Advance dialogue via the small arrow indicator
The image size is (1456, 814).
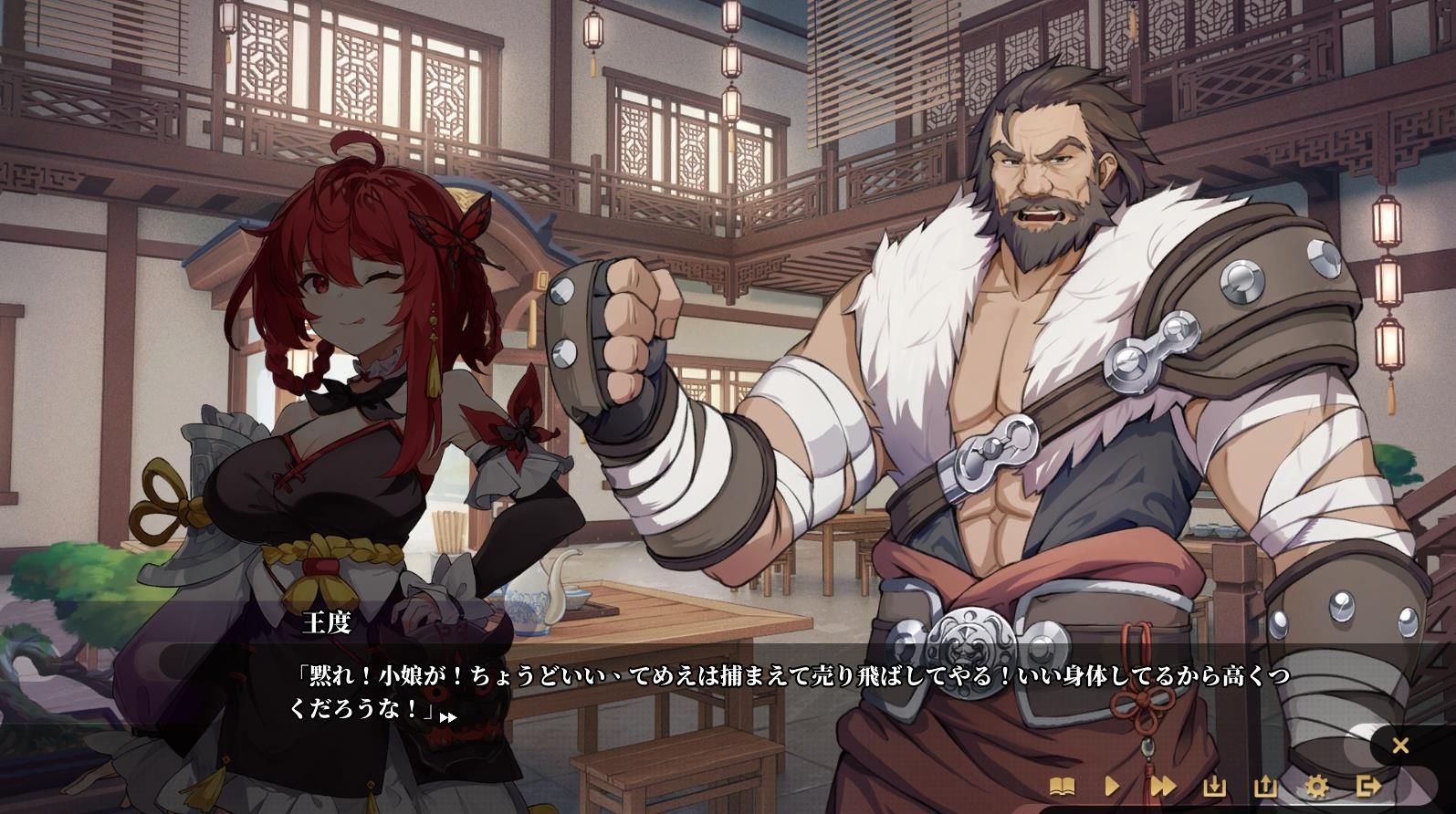(x=447, y=717)
